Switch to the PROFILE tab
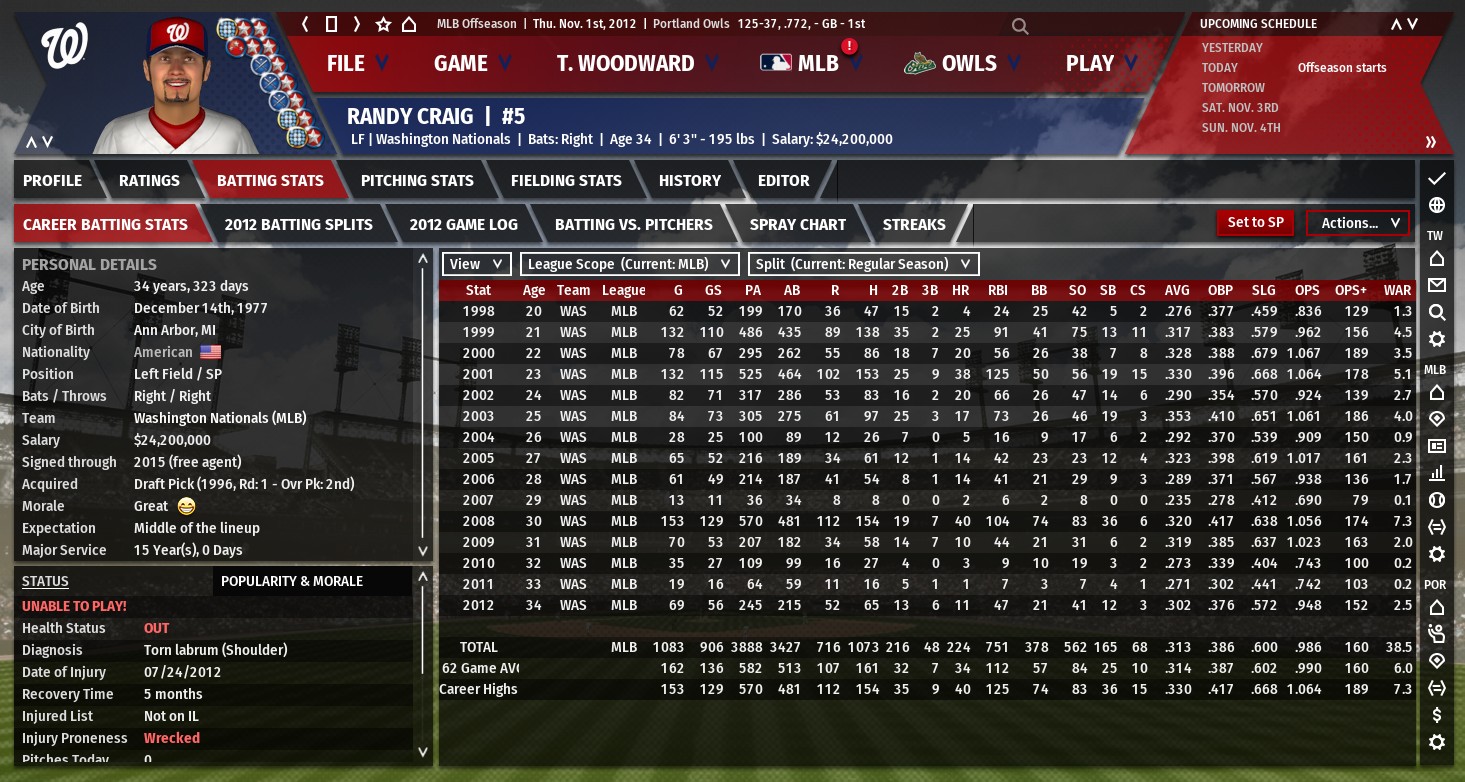1465x782 pixels. pos(53,181)
